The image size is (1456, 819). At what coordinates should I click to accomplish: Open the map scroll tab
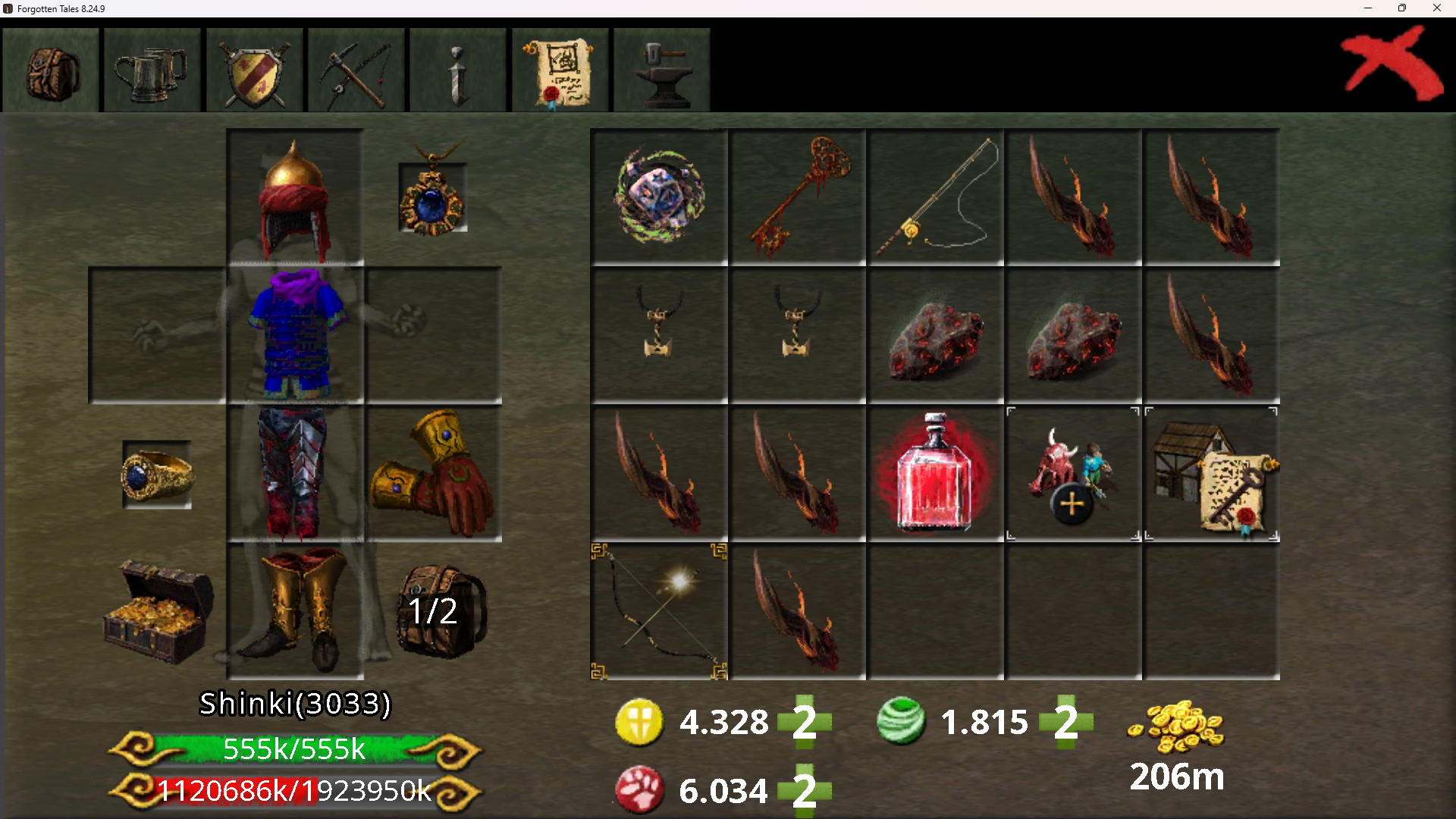pyautogui.click(x=560, y=71)
